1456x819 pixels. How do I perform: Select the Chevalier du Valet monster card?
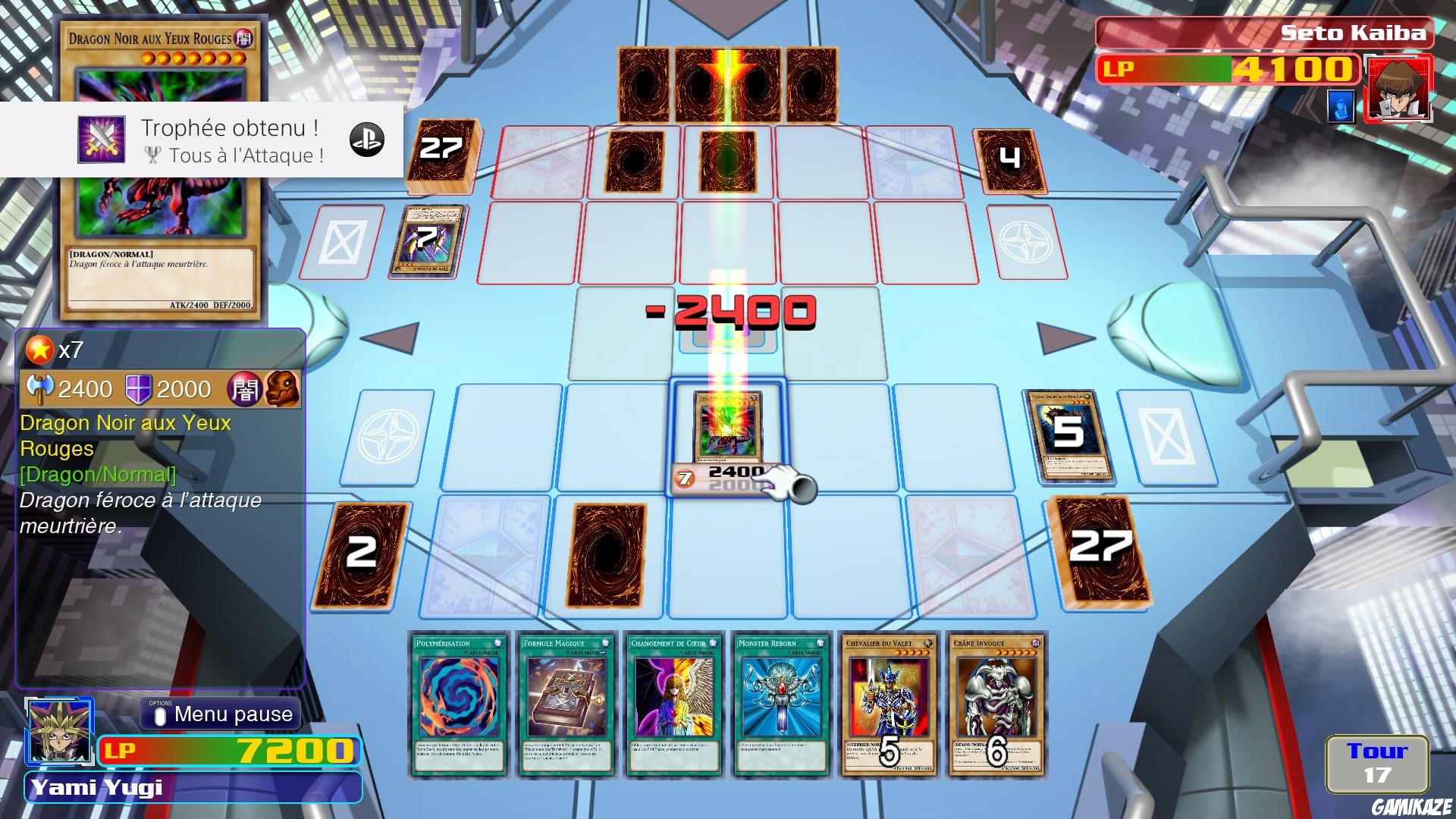coord(889,705)
